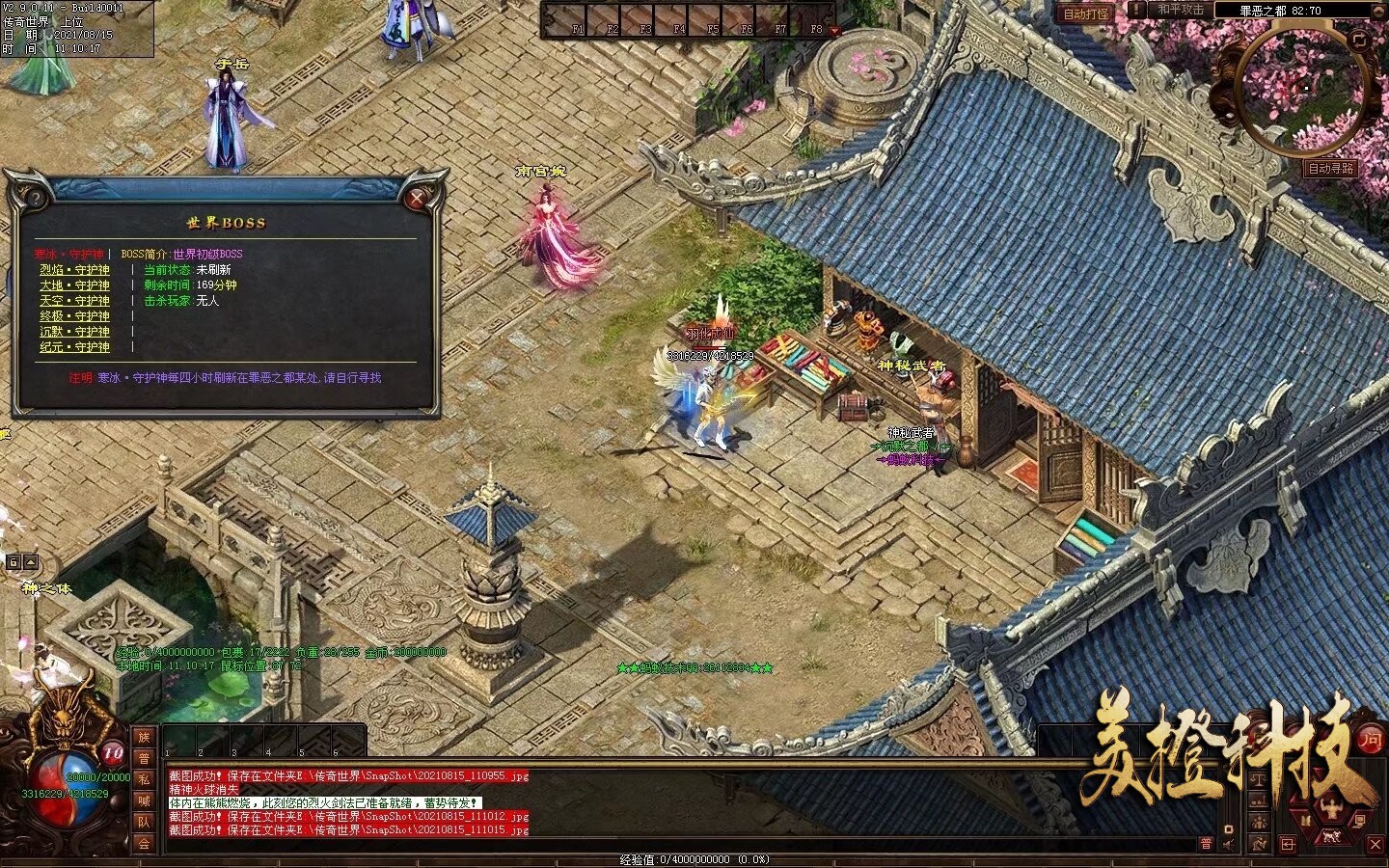Image resolution: width=1389 pixels, height=868 pixels.
Task: Click the scroll icon at the sidebar bottom
Action: point(1259,843)
